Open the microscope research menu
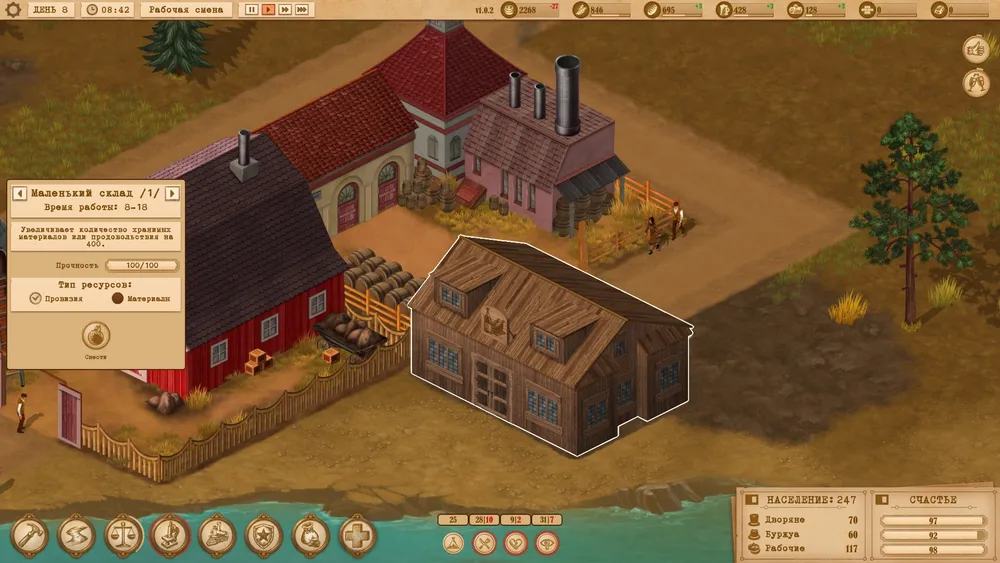Screen dimensions: 1000x563 pyautogui.click(x=171, y=536)
